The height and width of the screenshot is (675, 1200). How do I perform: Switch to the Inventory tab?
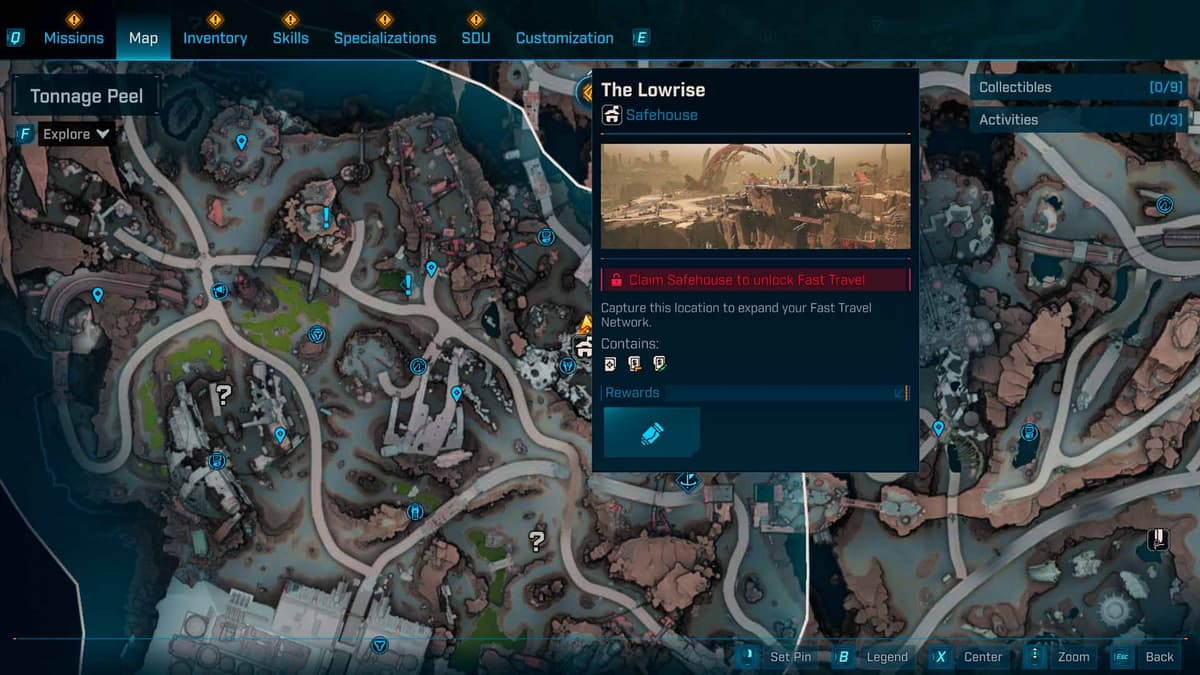point(214,38)
